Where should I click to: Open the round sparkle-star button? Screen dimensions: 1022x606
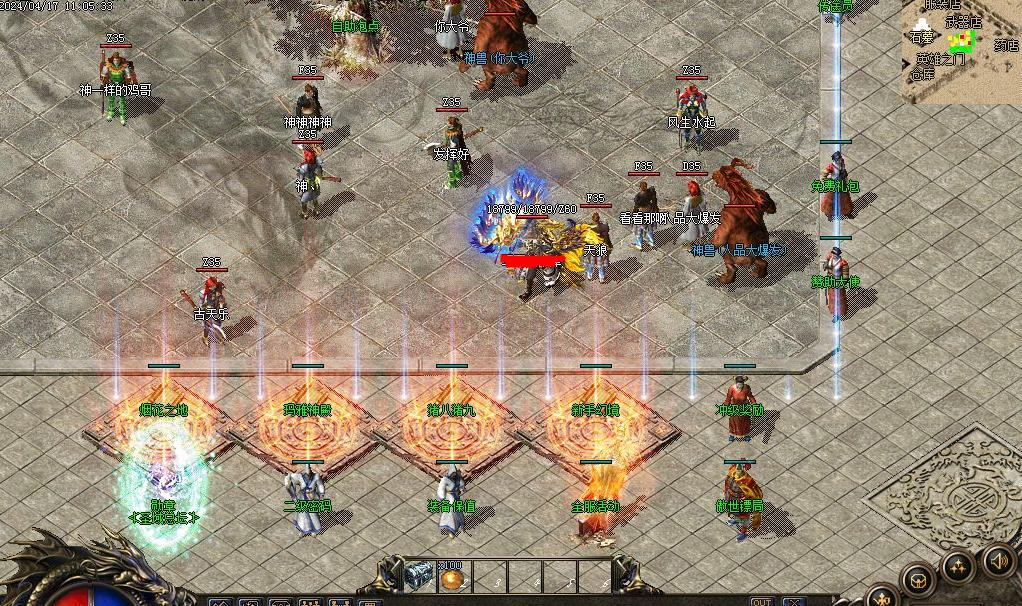[956, 568]
